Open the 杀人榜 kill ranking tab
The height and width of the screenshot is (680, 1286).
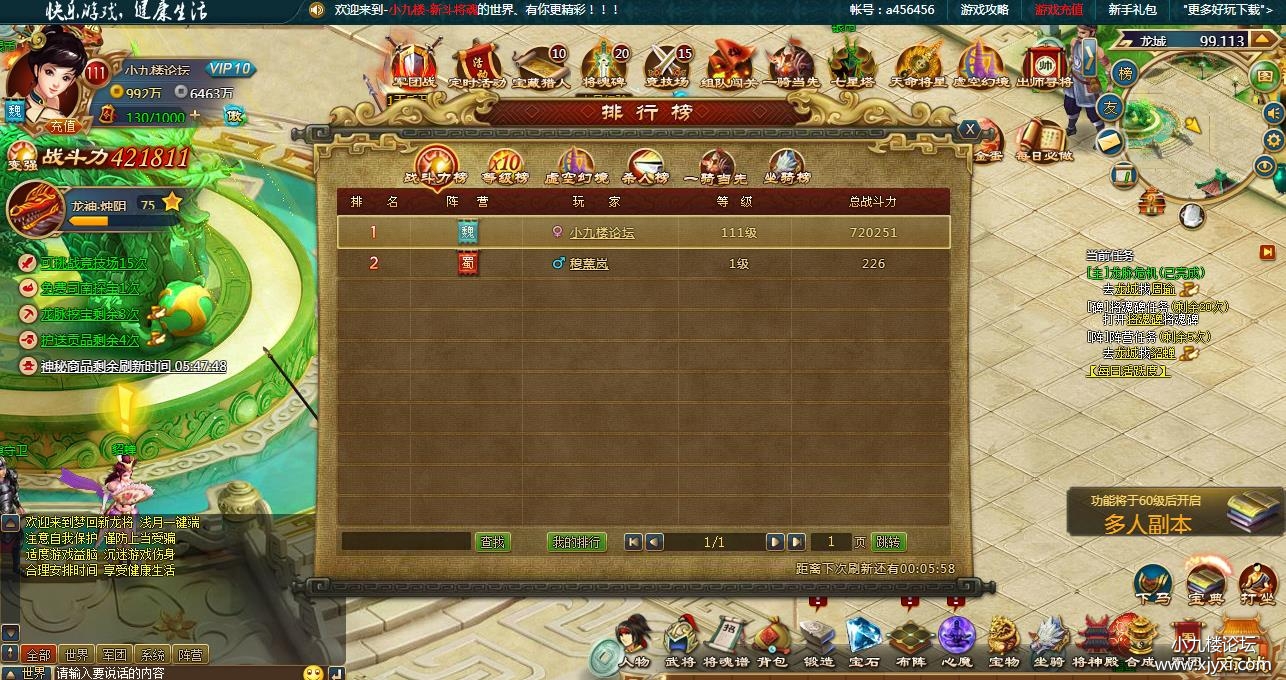click(x=645, y=166)
